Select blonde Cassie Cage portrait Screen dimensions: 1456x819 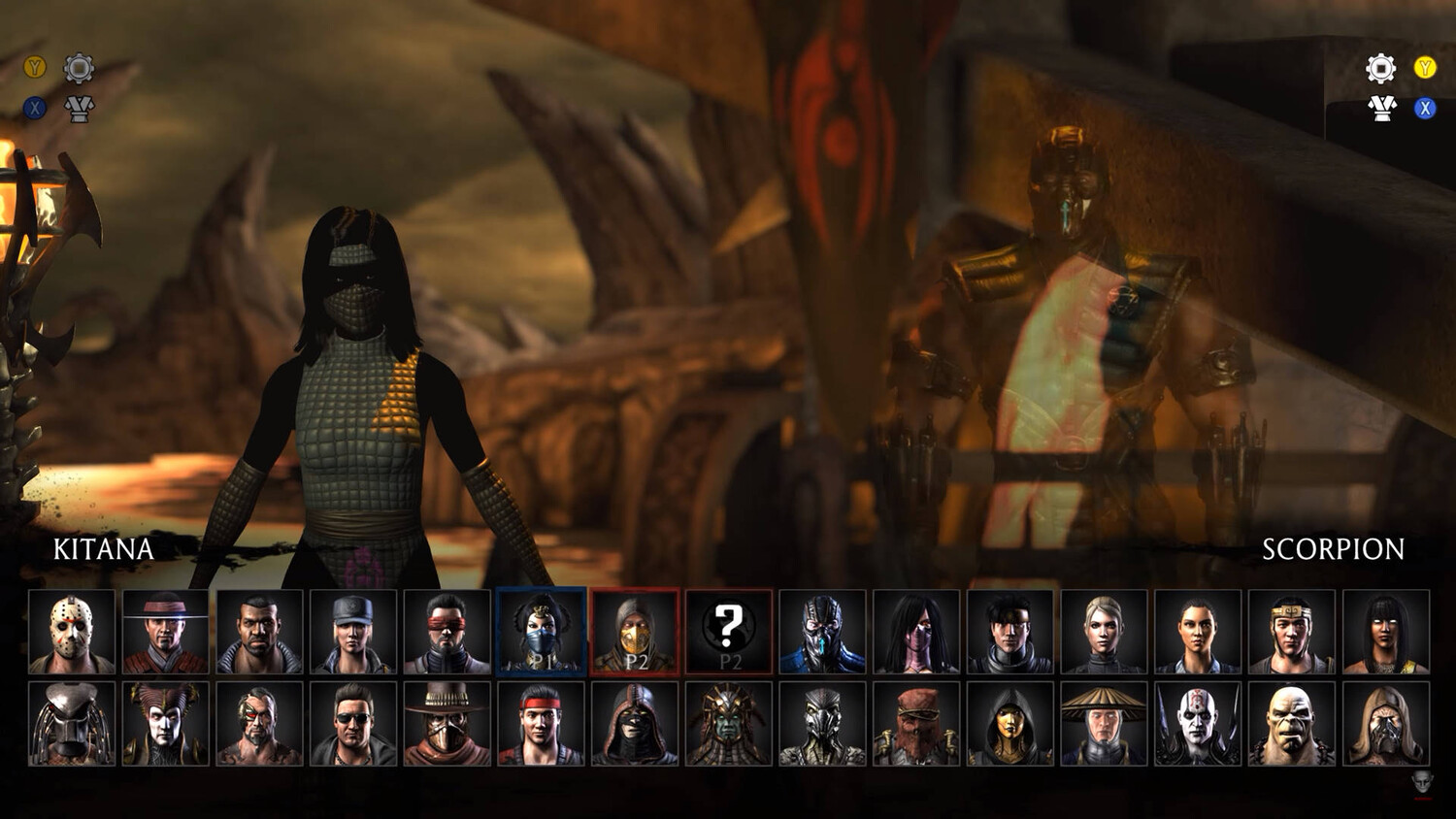point(1104,632)
